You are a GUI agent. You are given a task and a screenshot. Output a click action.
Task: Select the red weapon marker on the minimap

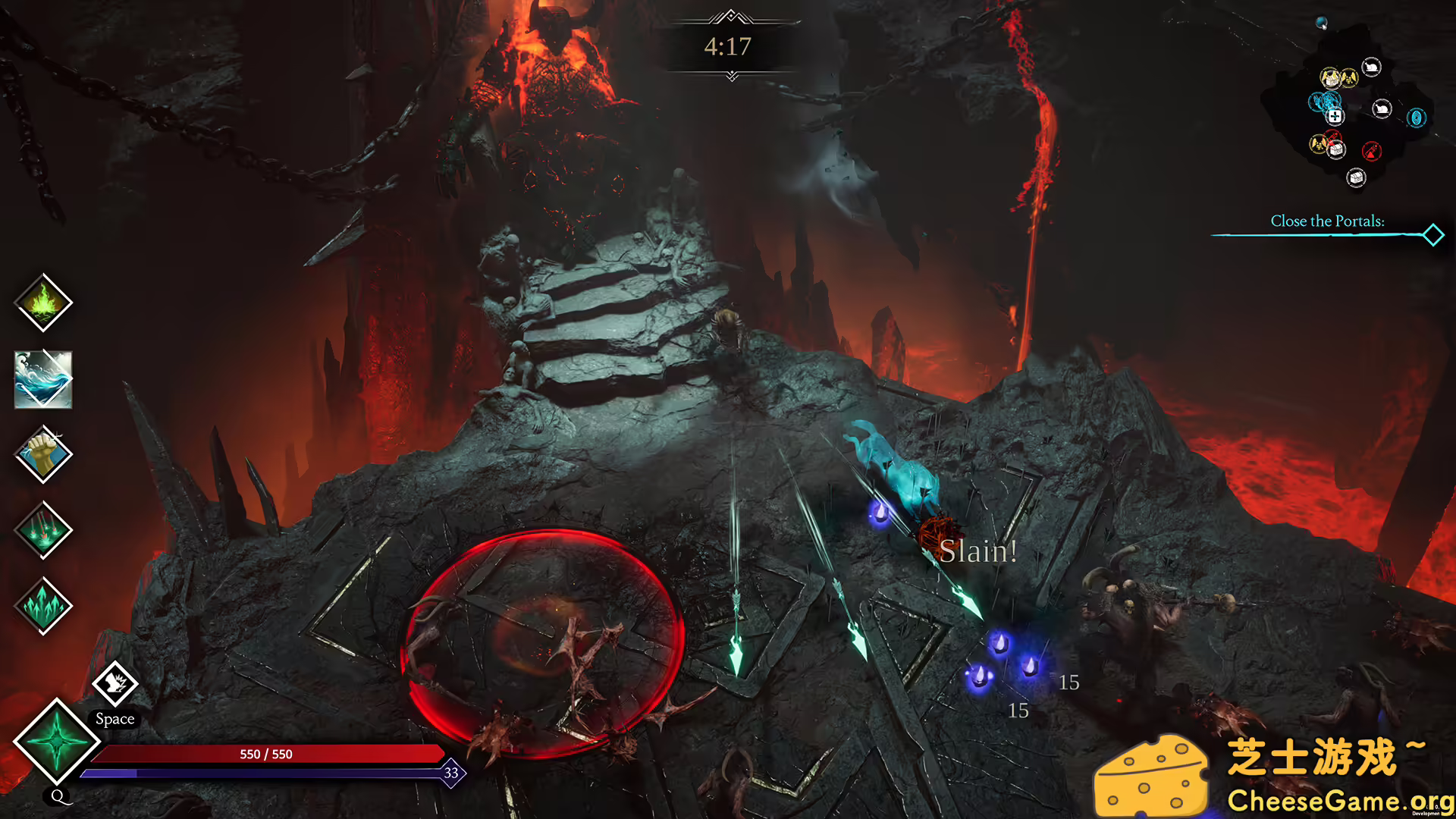click(x=1372, y=151)
